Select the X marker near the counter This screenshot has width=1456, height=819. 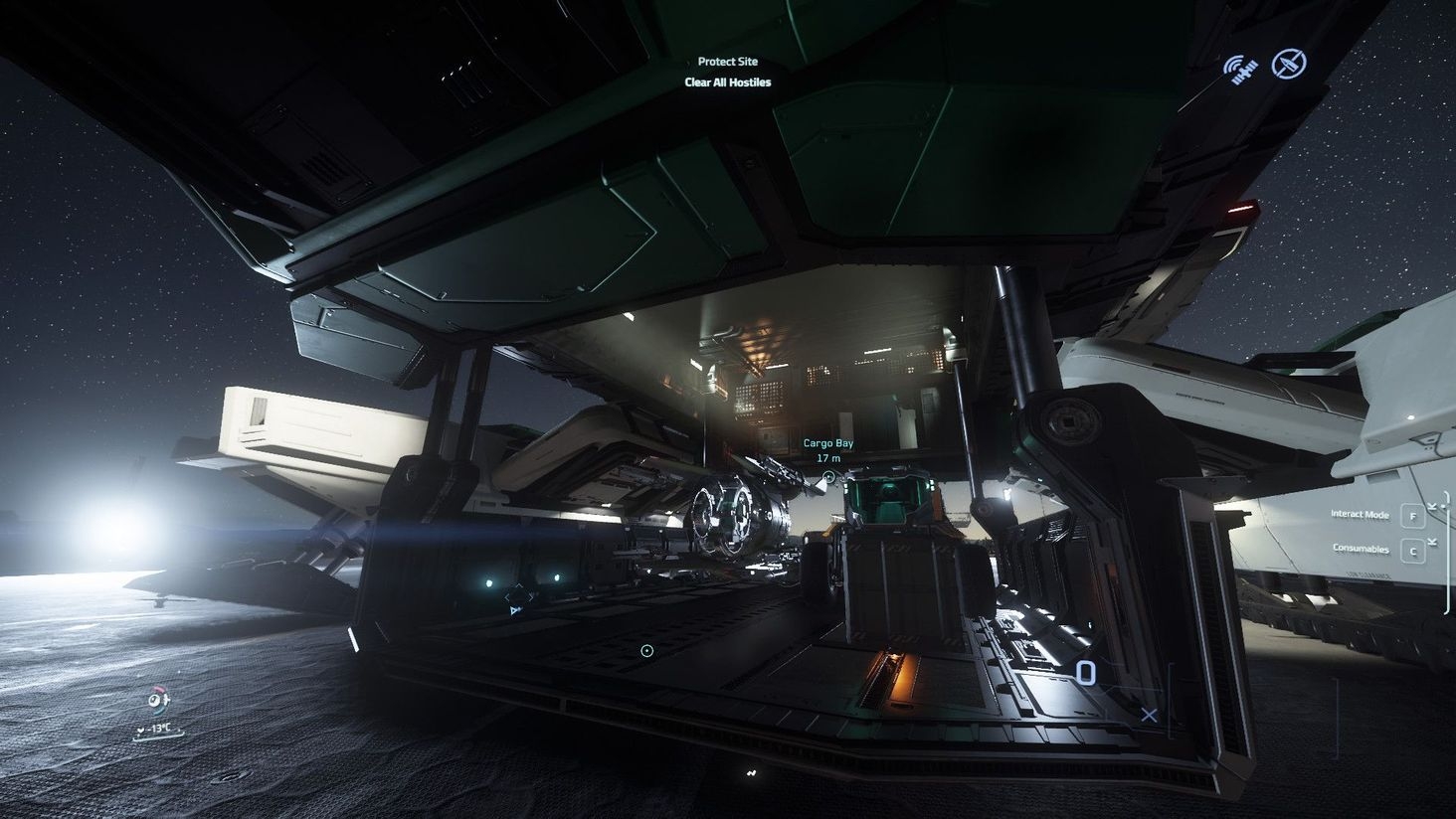tap(1151, 714)
